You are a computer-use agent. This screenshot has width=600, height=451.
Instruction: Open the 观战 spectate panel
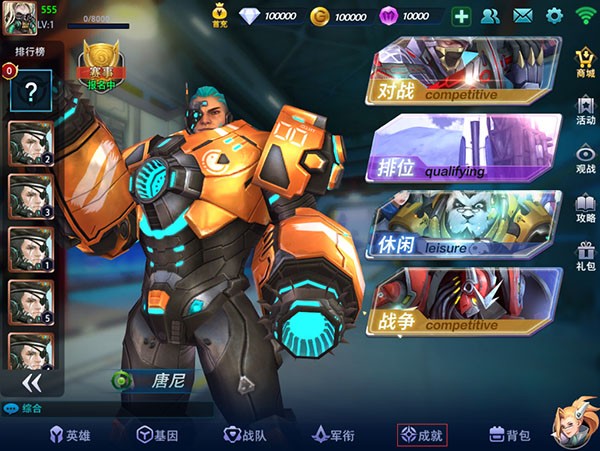coord(585,159)
